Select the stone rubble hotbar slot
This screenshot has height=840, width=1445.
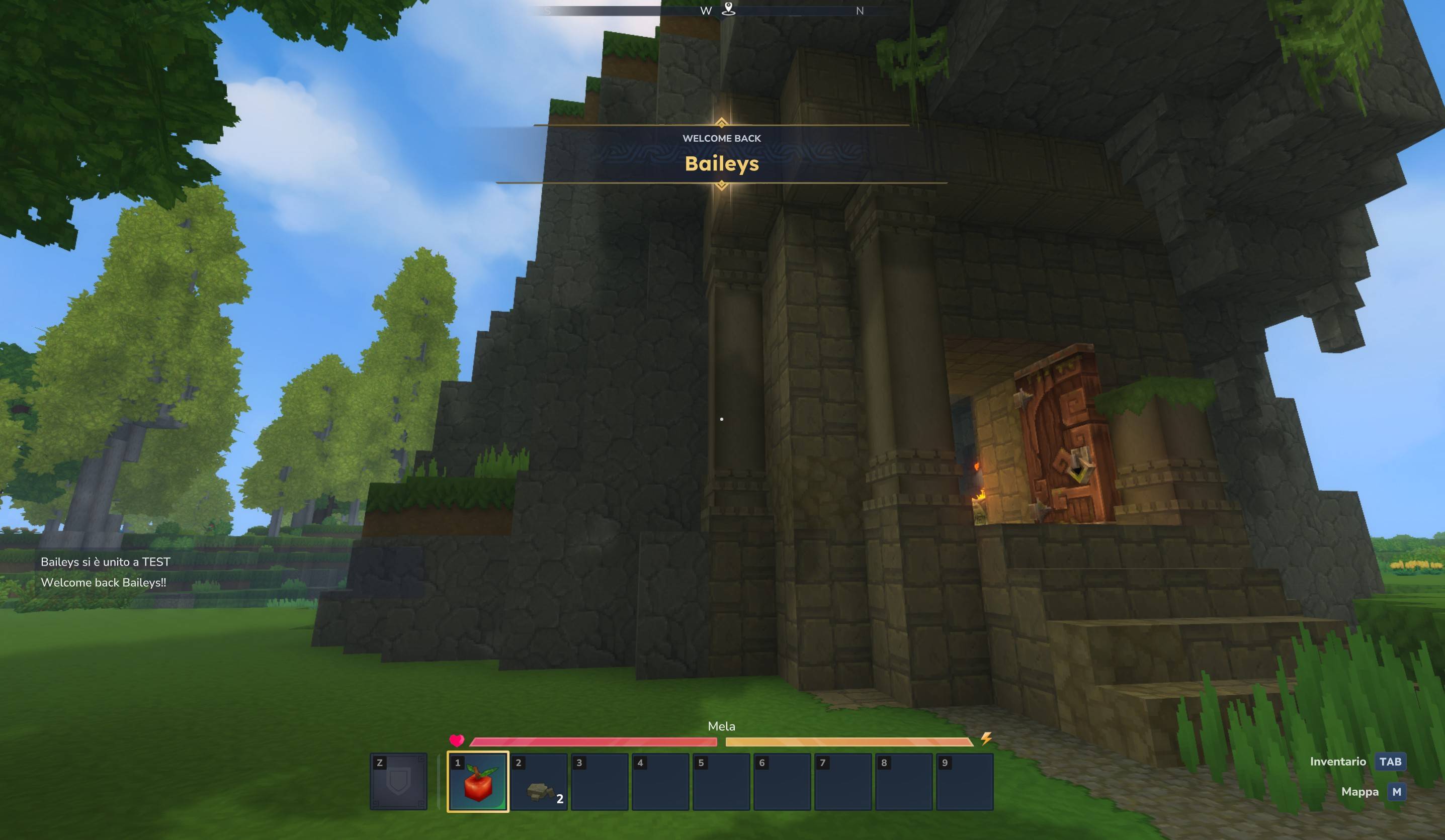coord(539,783)
